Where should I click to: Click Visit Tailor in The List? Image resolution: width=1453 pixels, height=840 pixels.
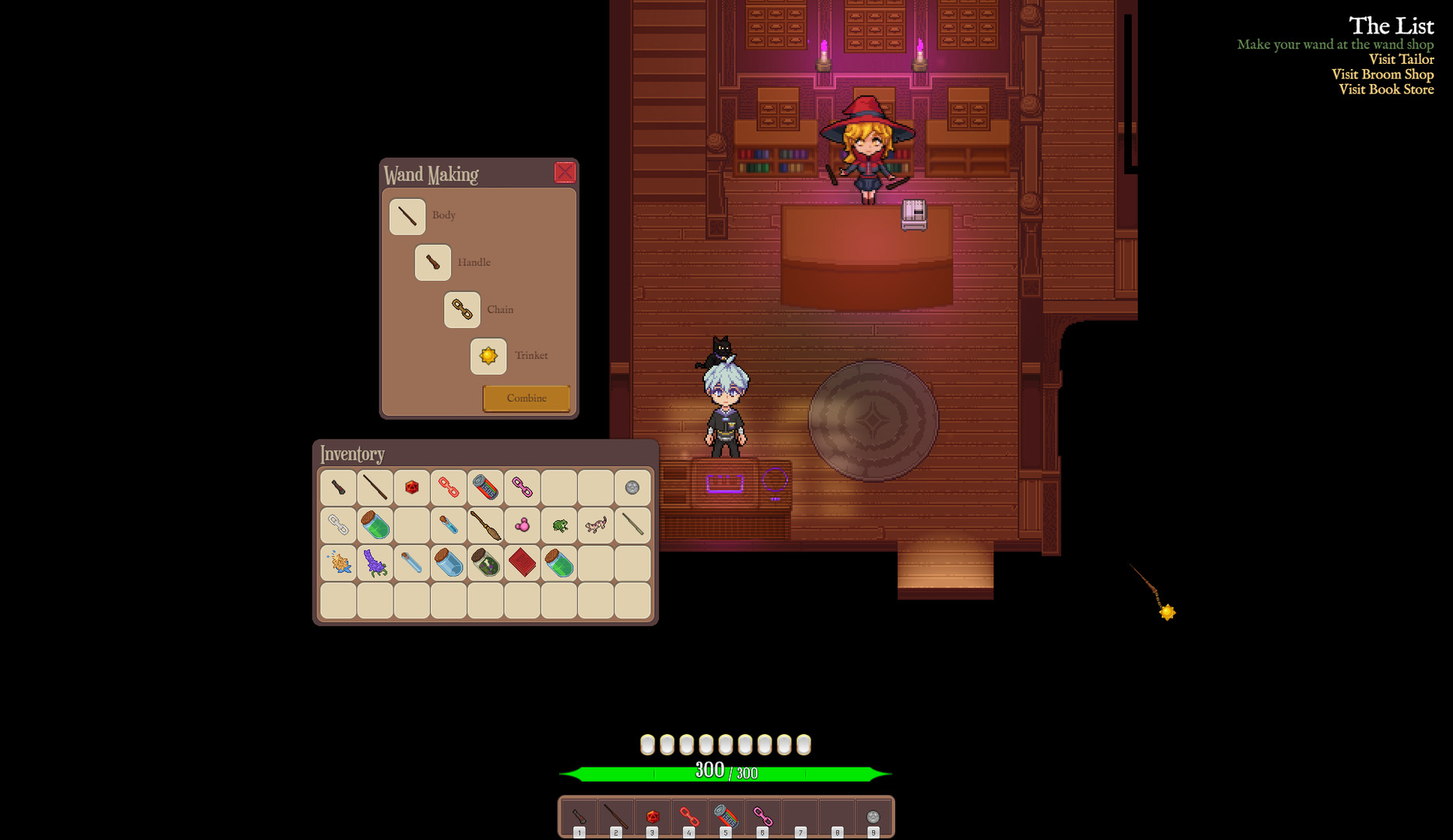tap(1402, 59)
